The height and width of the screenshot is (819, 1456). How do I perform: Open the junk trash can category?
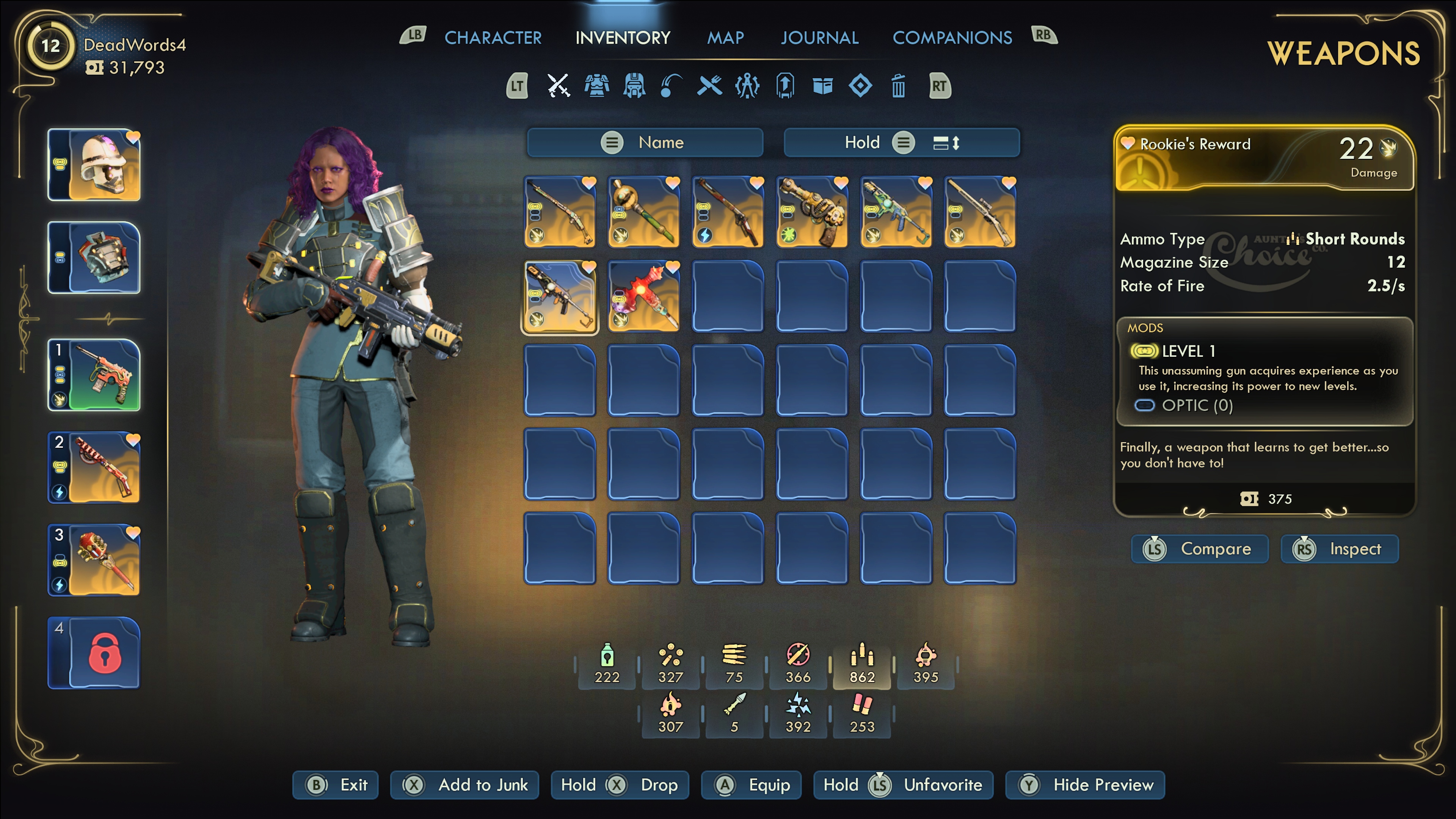pos(898,86)
